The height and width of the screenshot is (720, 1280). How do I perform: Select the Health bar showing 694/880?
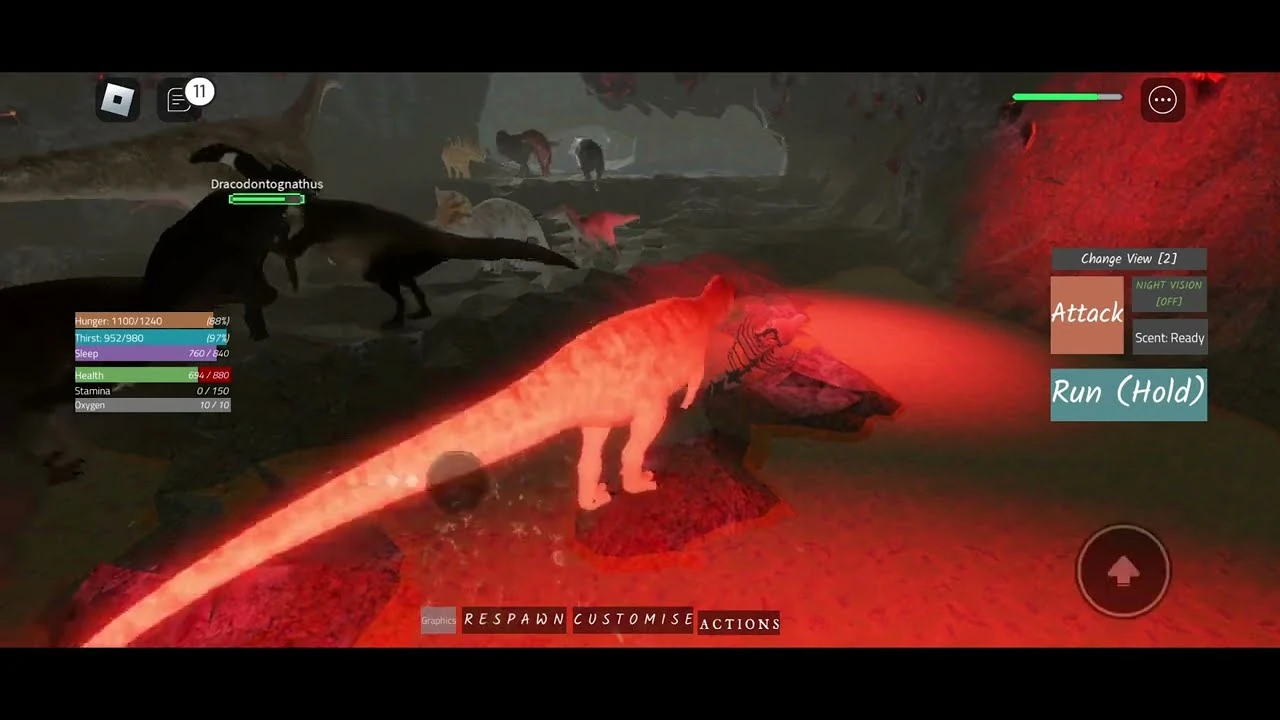(152, 375)
